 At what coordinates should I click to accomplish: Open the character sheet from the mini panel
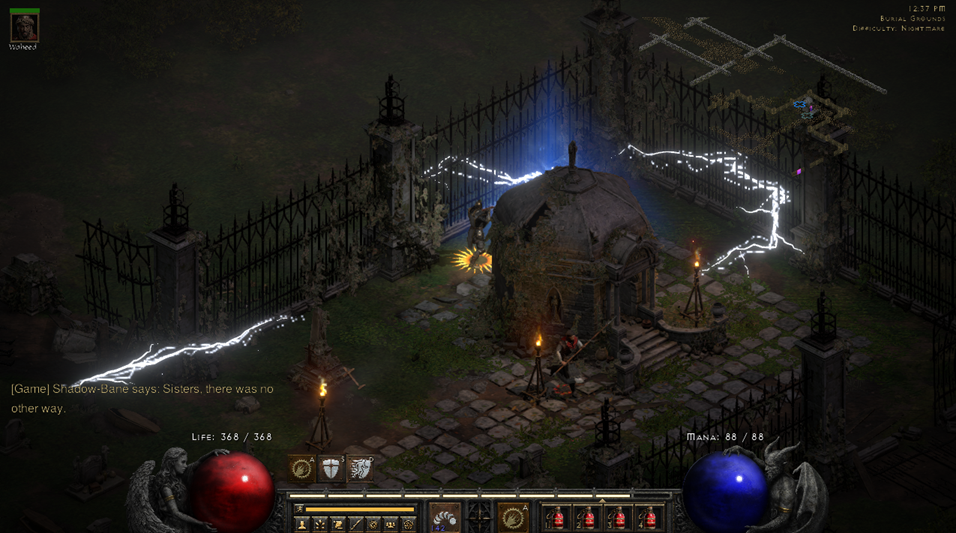302,524
